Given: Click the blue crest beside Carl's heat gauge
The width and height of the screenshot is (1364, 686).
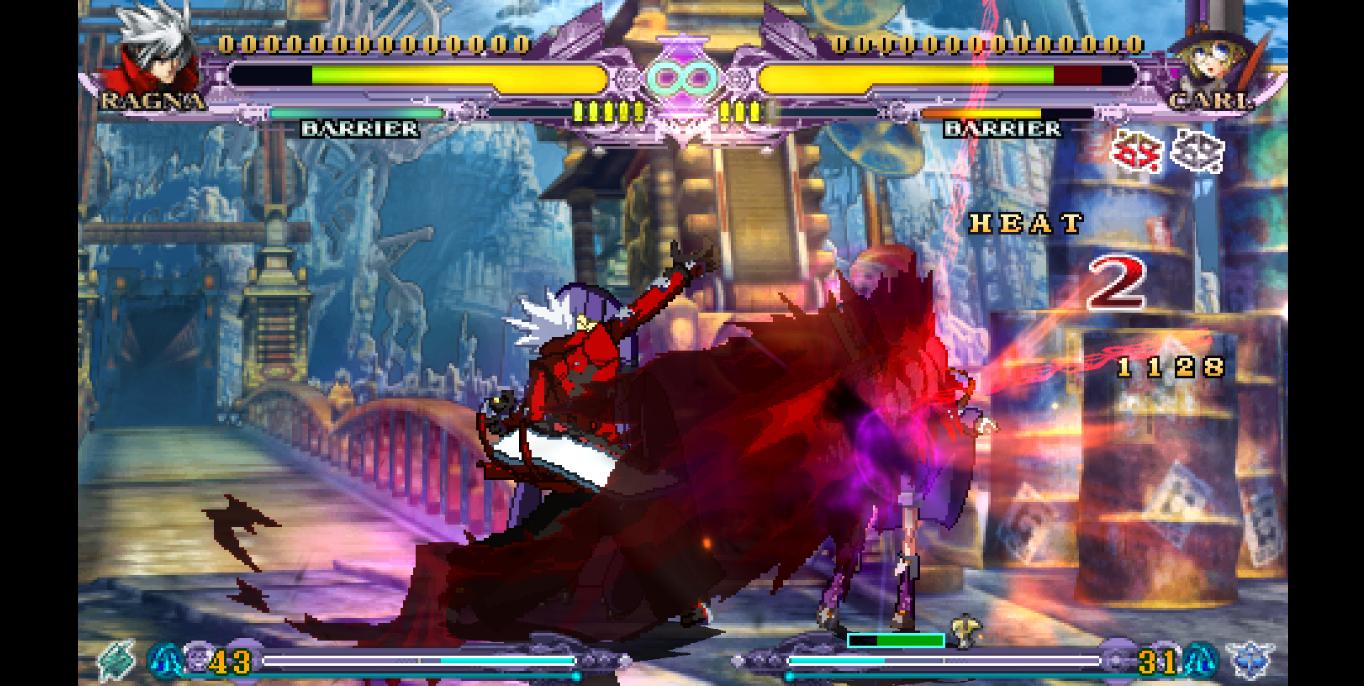Looking at the screenshot, I should pyautogui.click(x=1250, y=660).
